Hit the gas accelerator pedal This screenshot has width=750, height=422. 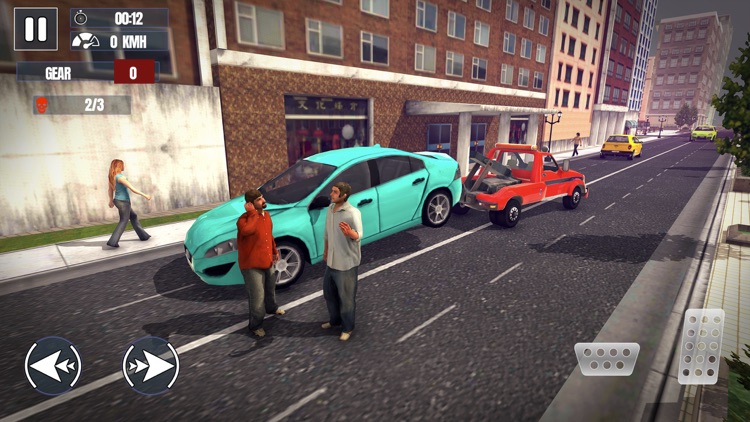pyautogui.click(x=701, y=346)
